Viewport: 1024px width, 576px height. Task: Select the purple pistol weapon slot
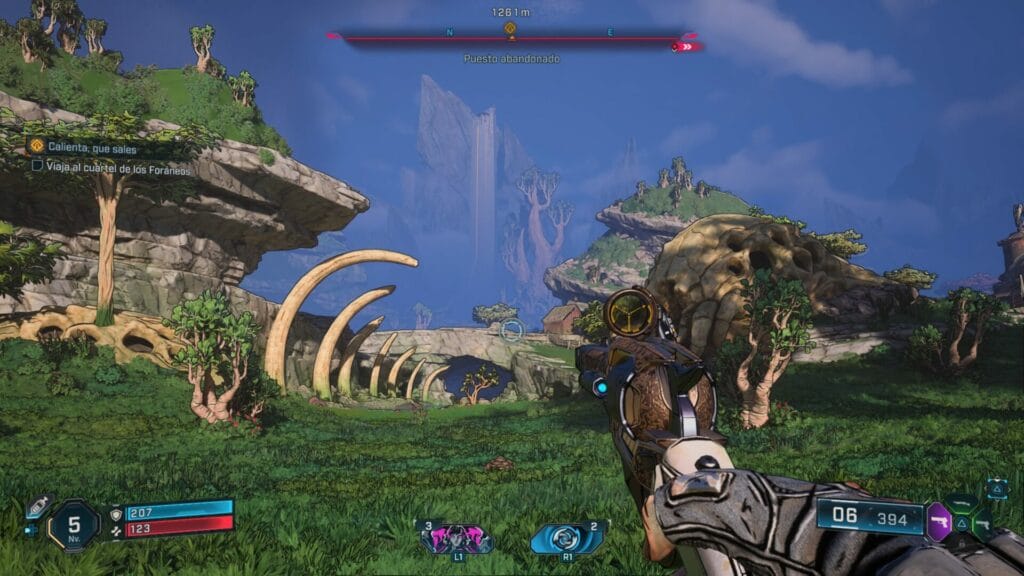click(939, 520)
